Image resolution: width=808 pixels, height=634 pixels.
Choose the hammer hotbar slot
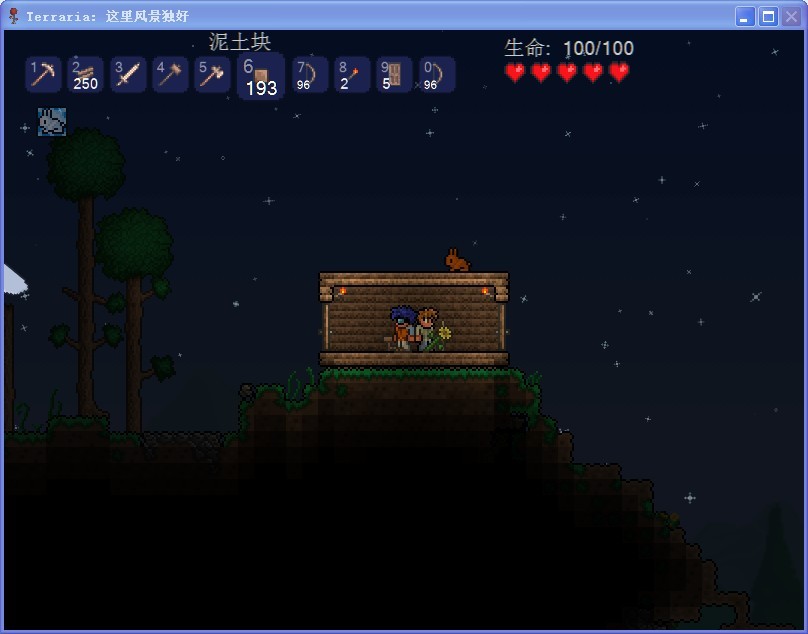170,75
